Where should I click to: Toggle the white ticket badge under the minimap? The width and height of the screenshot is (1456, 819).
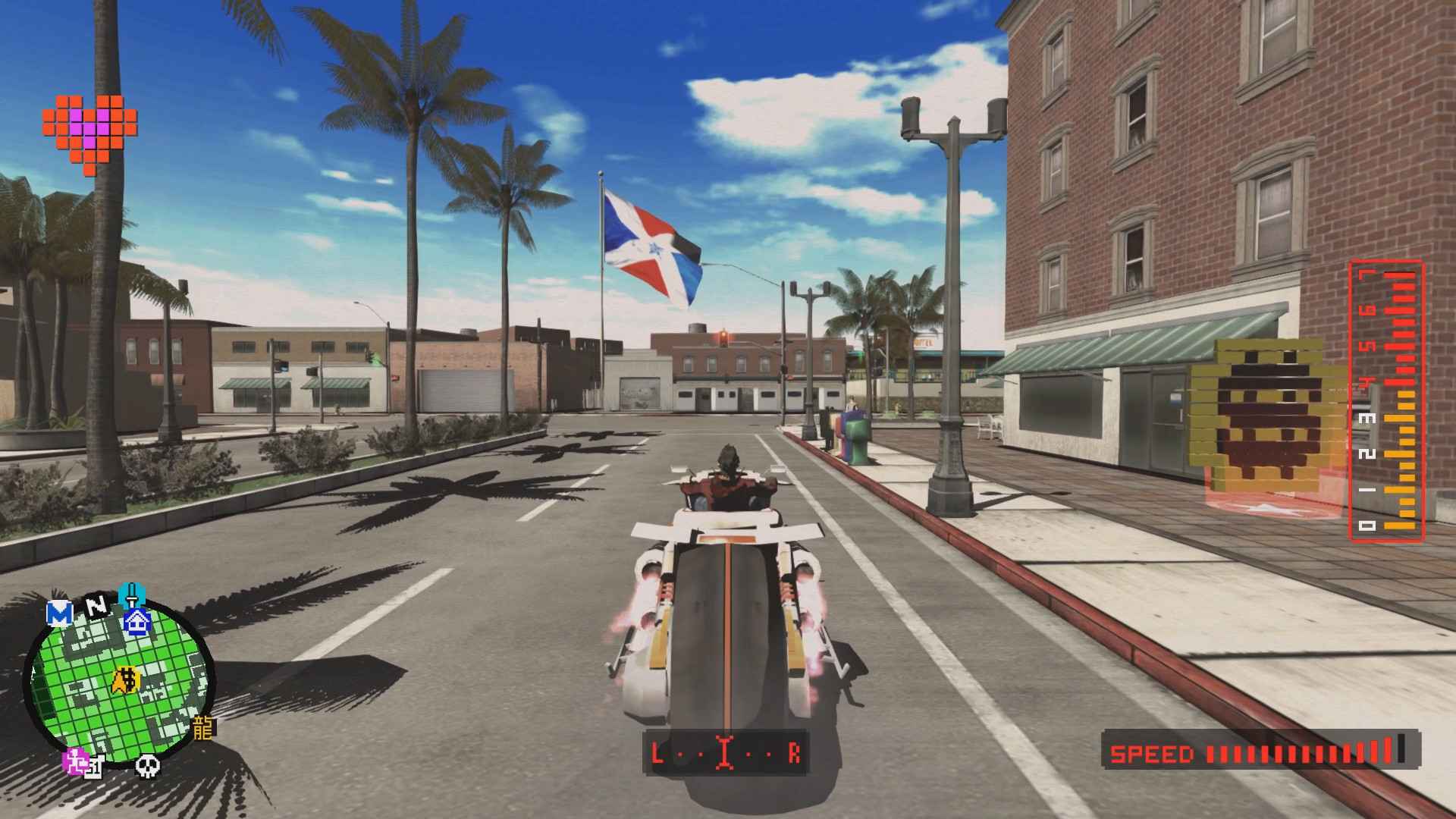[x=94, y=768]
